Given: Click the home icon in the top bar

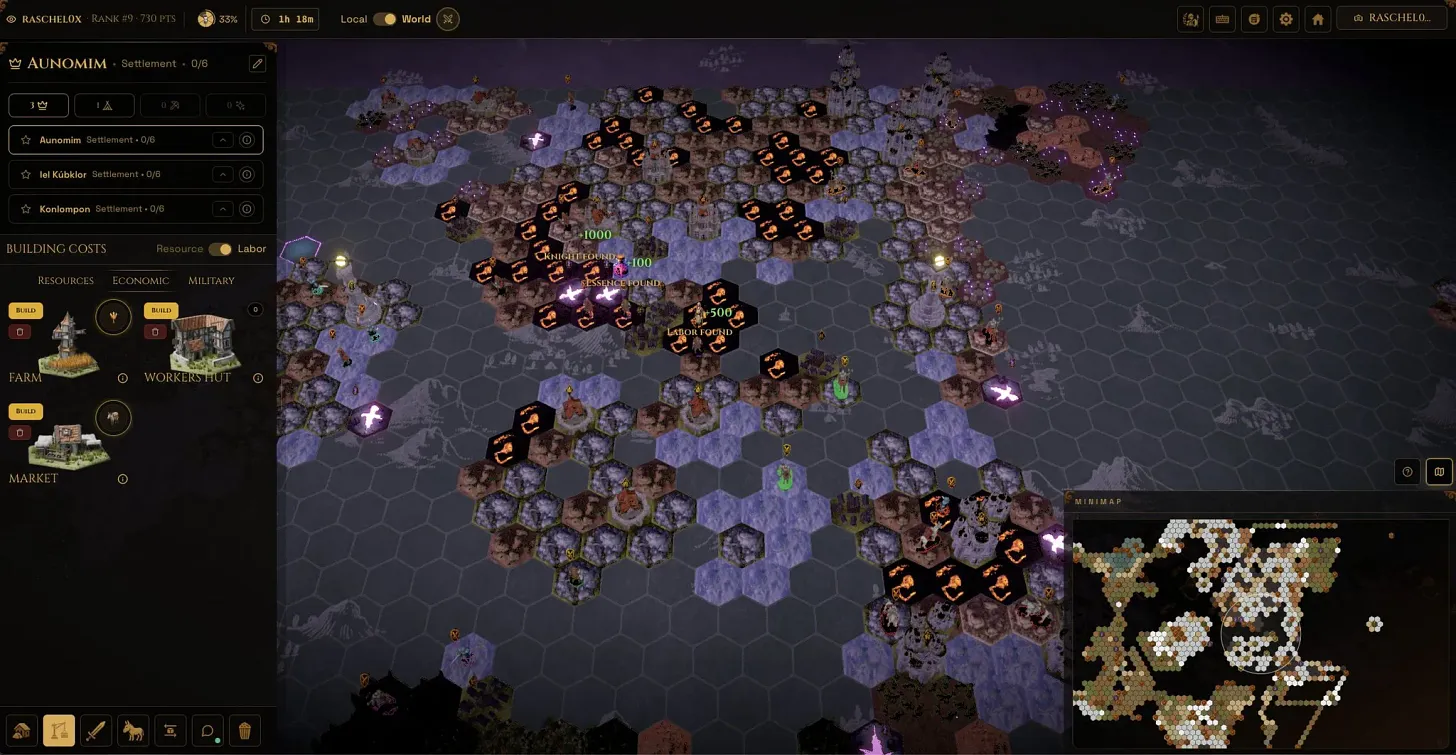Looking at the screenshot, I should (1318, 18).
